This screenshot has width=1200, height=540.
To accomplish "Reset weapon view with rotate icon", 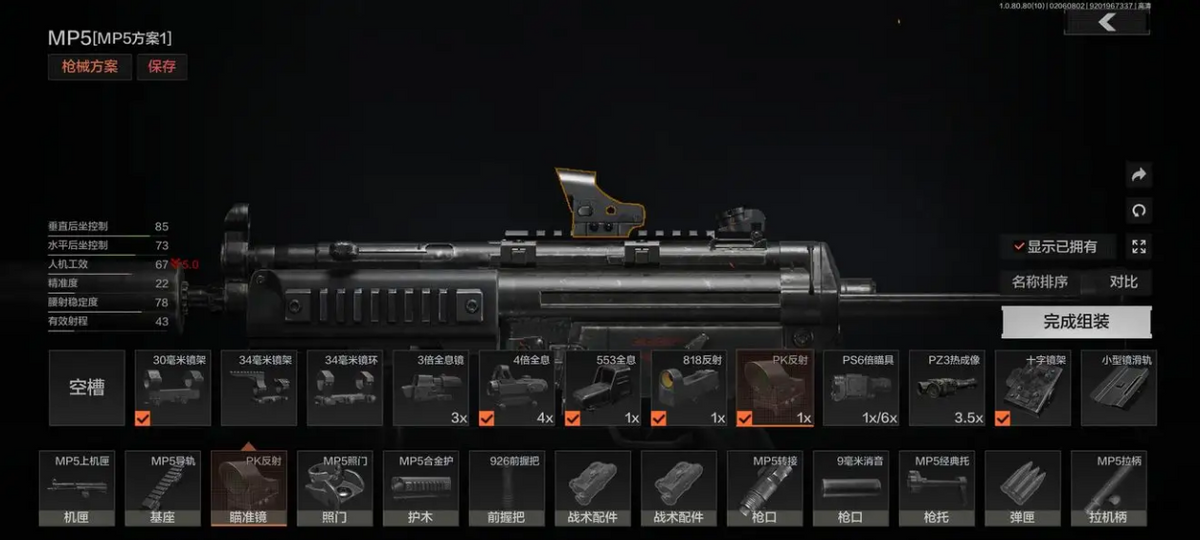I will click(1138, 211).
